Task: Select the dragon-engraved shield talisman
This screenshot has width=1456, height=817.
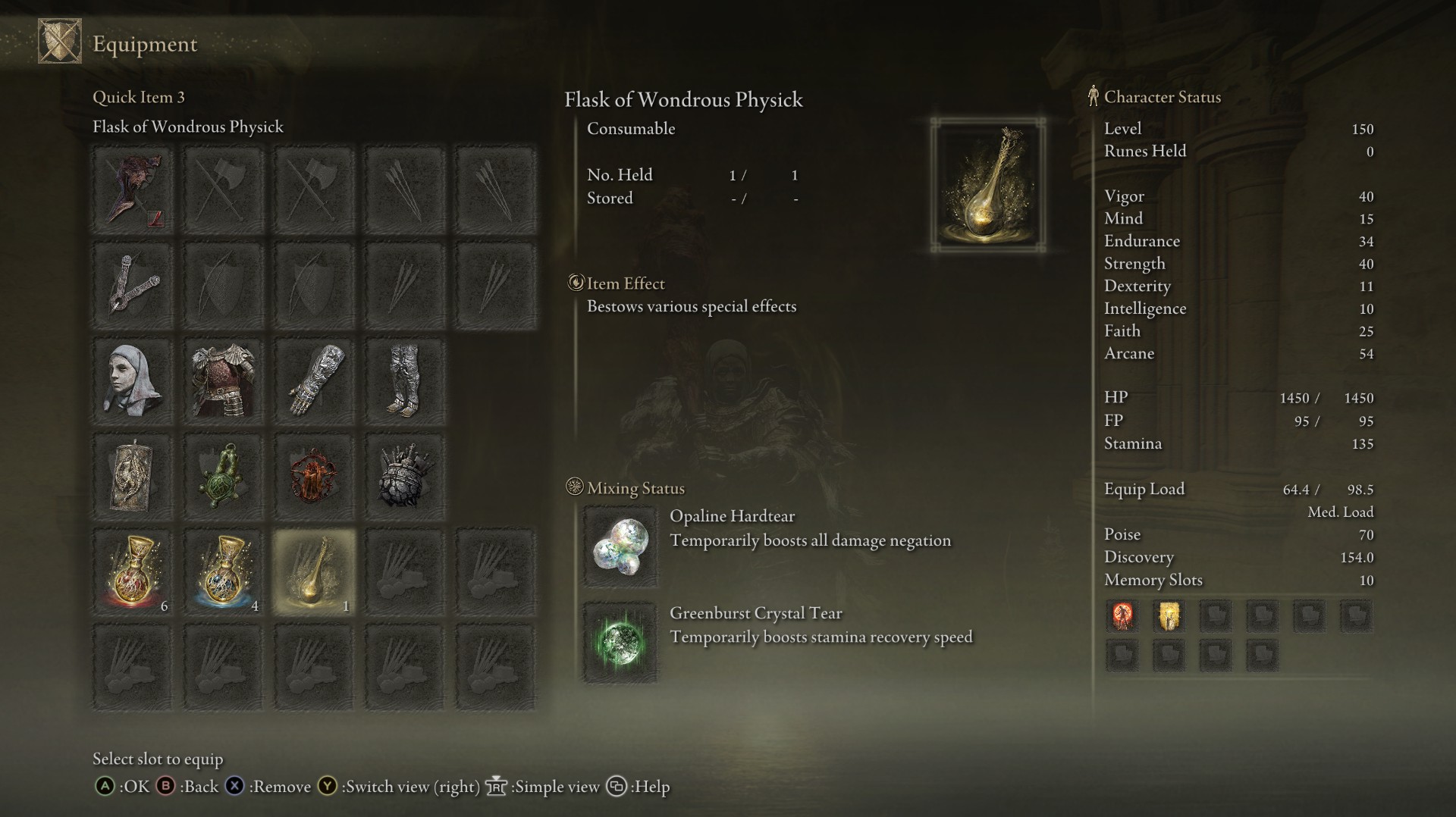Action: (133, 477)
